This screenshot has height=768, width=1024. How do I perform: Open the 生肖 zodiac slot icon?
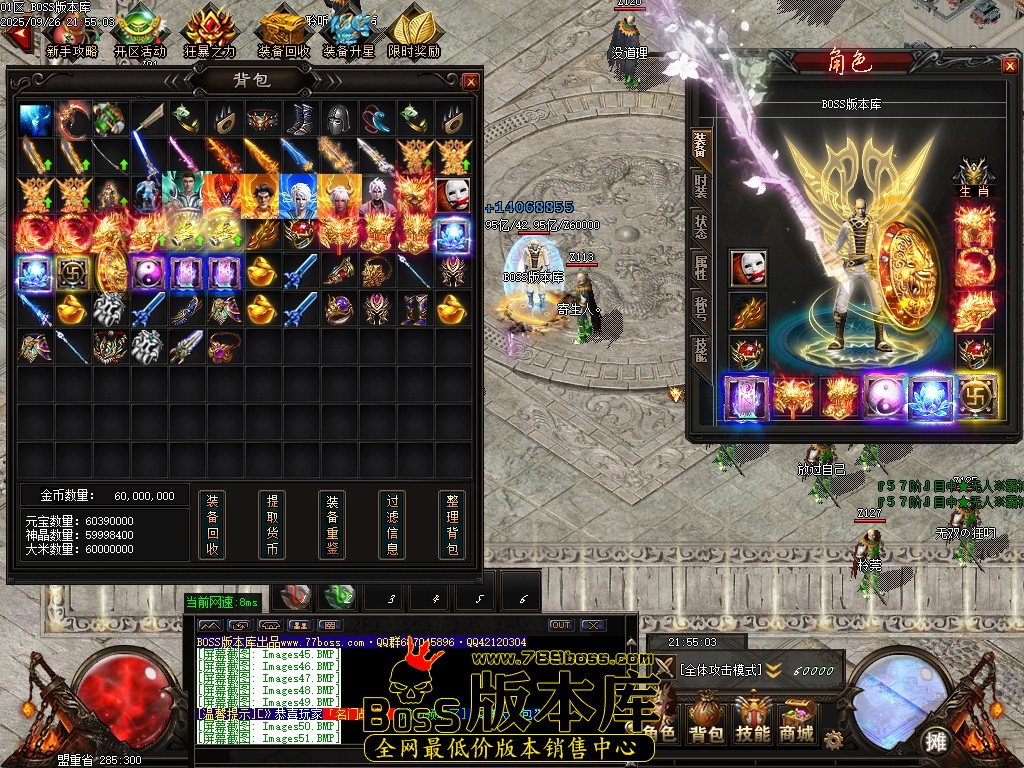pyautogui.click(x=972, y=174)
